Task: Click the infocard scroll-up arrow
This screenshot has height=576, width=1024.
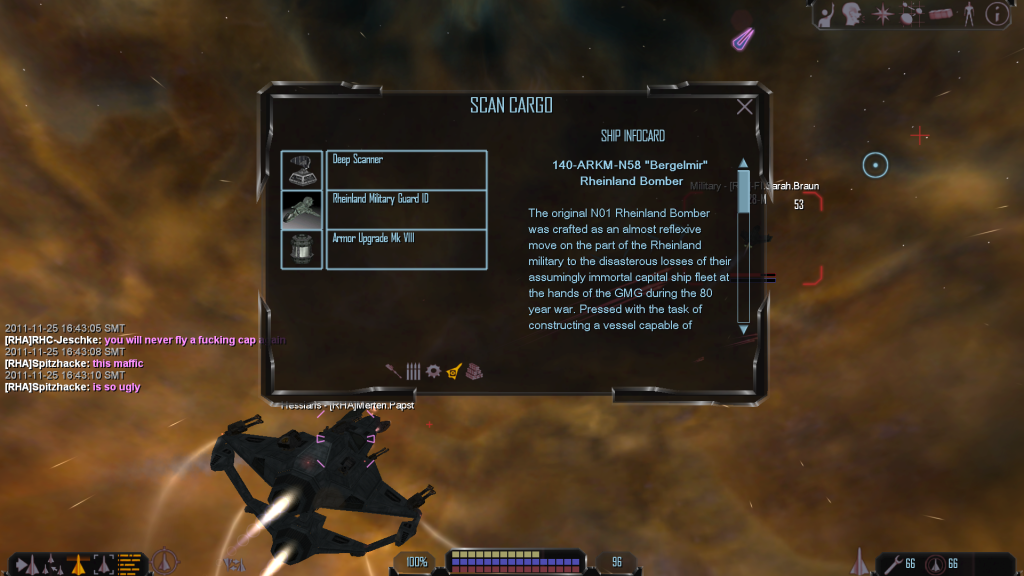Action: (x=743, y=163)
